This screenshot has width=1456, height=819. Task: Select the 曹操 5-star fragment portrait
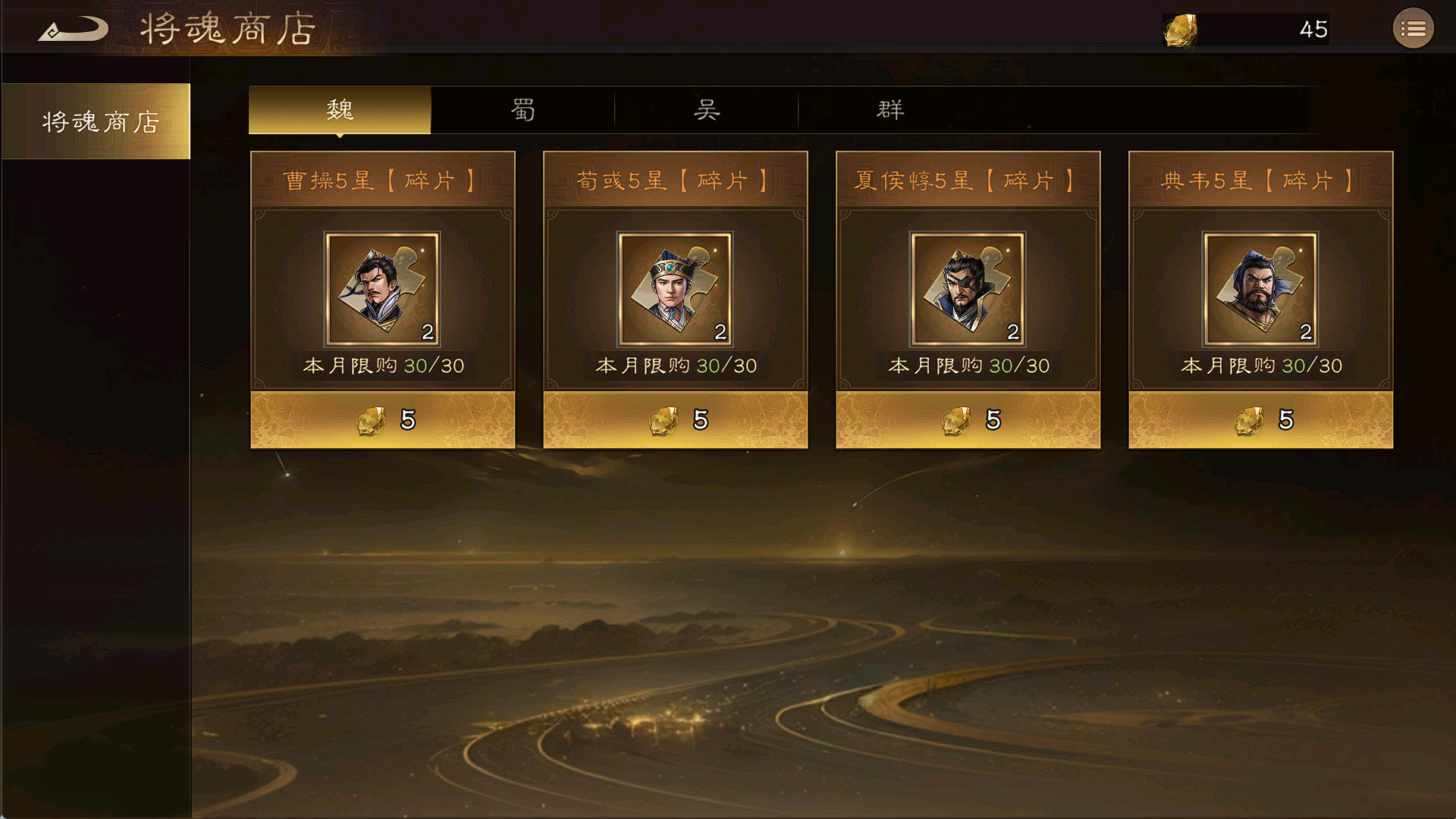click(x=382, y=289)
